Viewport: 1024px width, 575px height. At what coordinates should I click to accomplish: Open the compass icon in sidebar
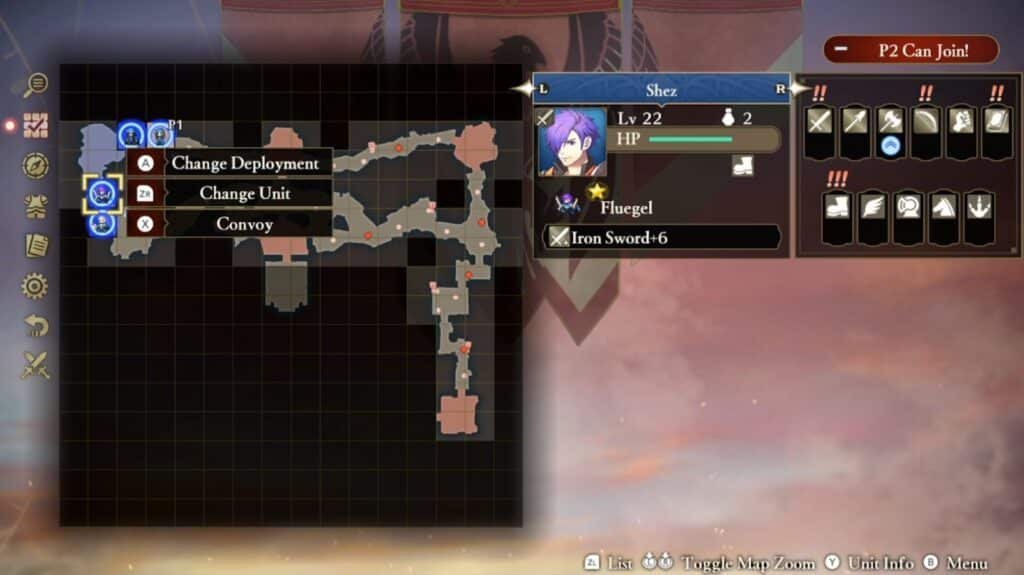point(36,165)
